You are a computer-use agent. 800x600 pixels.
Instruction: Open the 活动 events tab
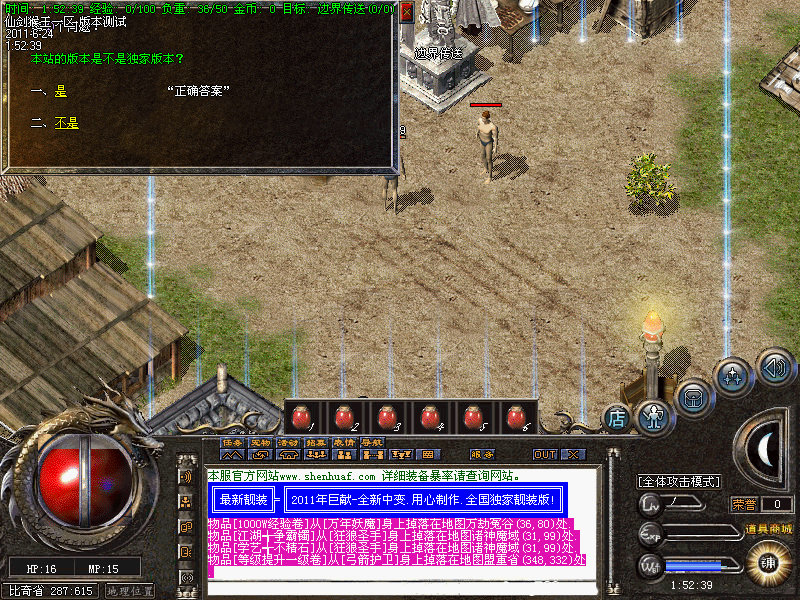coord(289,442)
